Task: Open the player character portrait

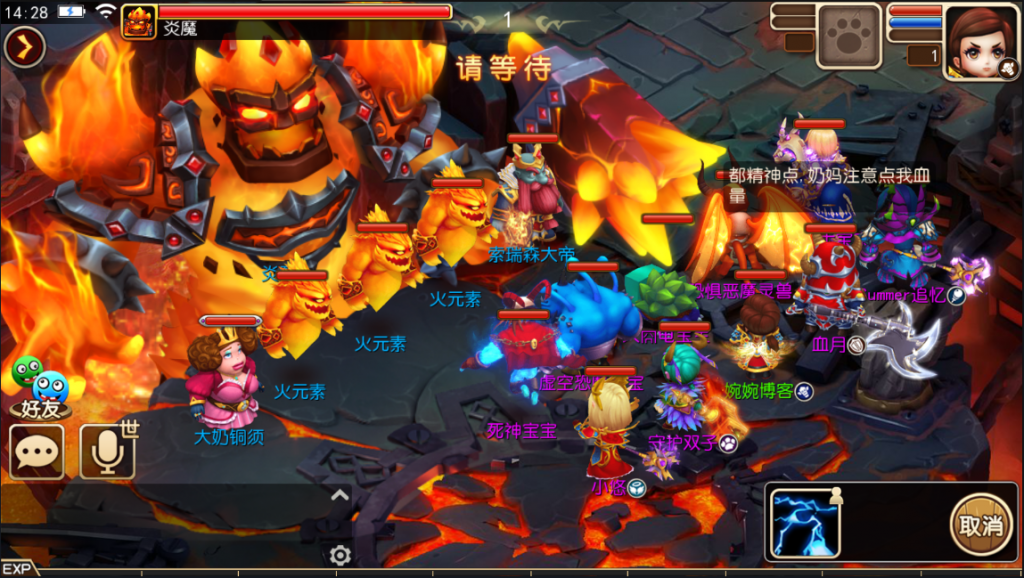Action: coord(981,40)
